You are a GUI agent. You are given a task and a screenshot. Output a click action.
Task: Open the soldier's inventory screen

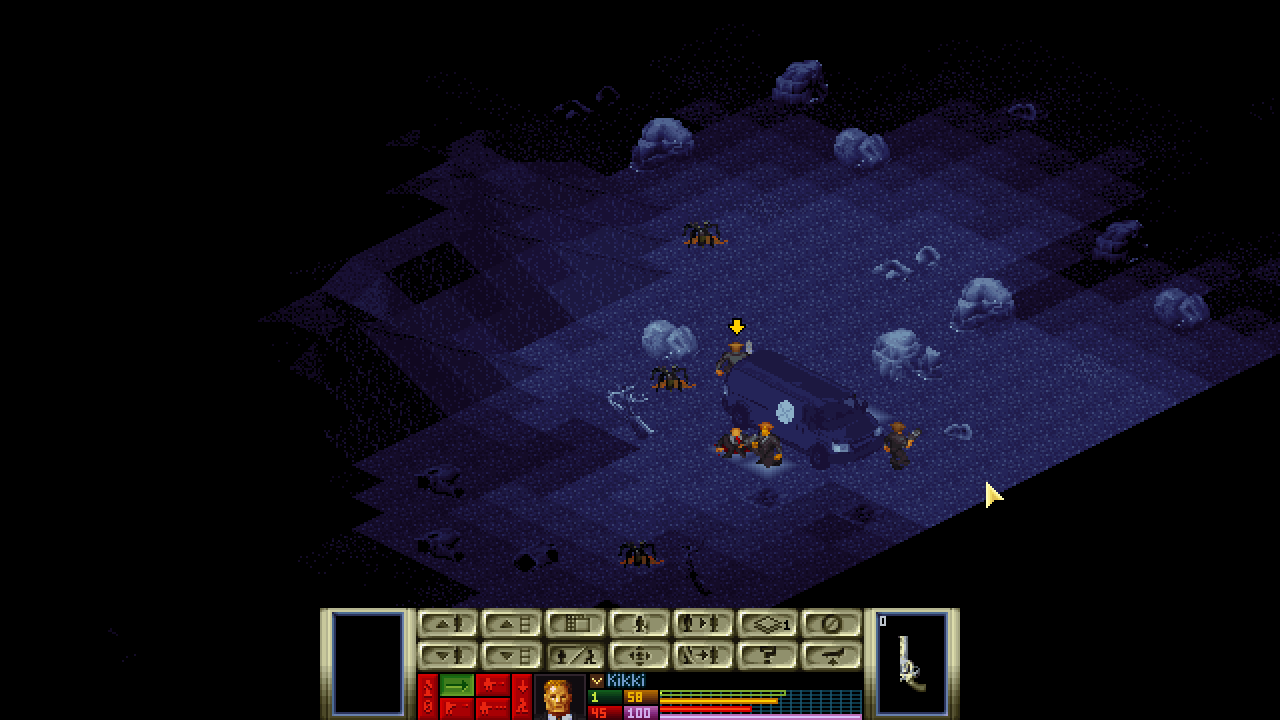pos(639,624)
